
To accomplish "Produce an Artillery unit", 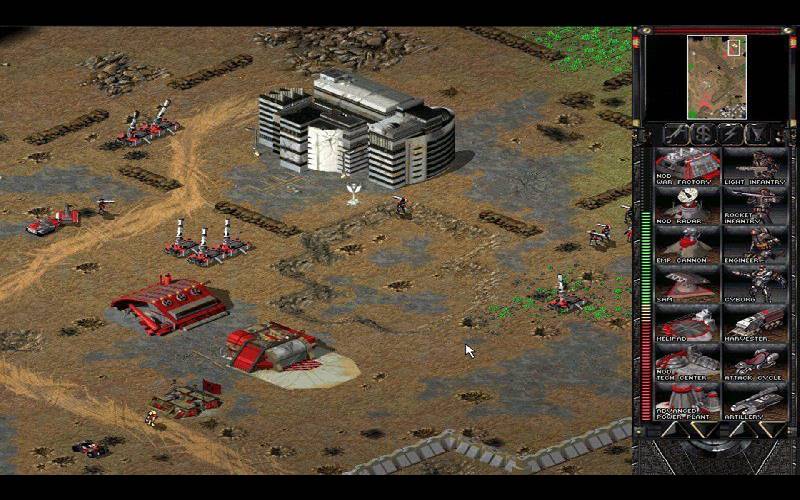I will pos(753,401).
